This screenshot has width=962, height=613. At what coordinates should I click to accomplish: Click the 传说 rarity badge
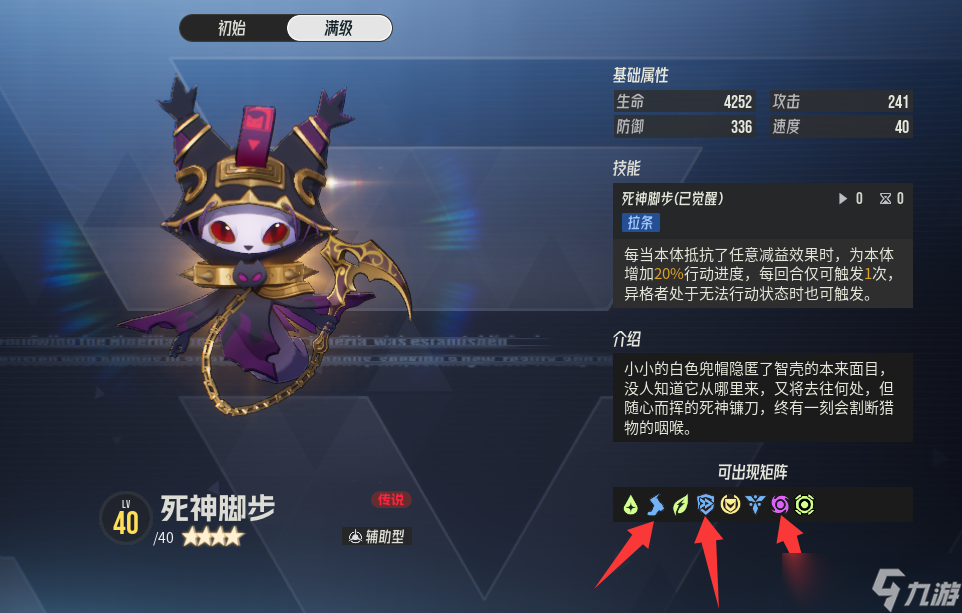tap(390, 499)
